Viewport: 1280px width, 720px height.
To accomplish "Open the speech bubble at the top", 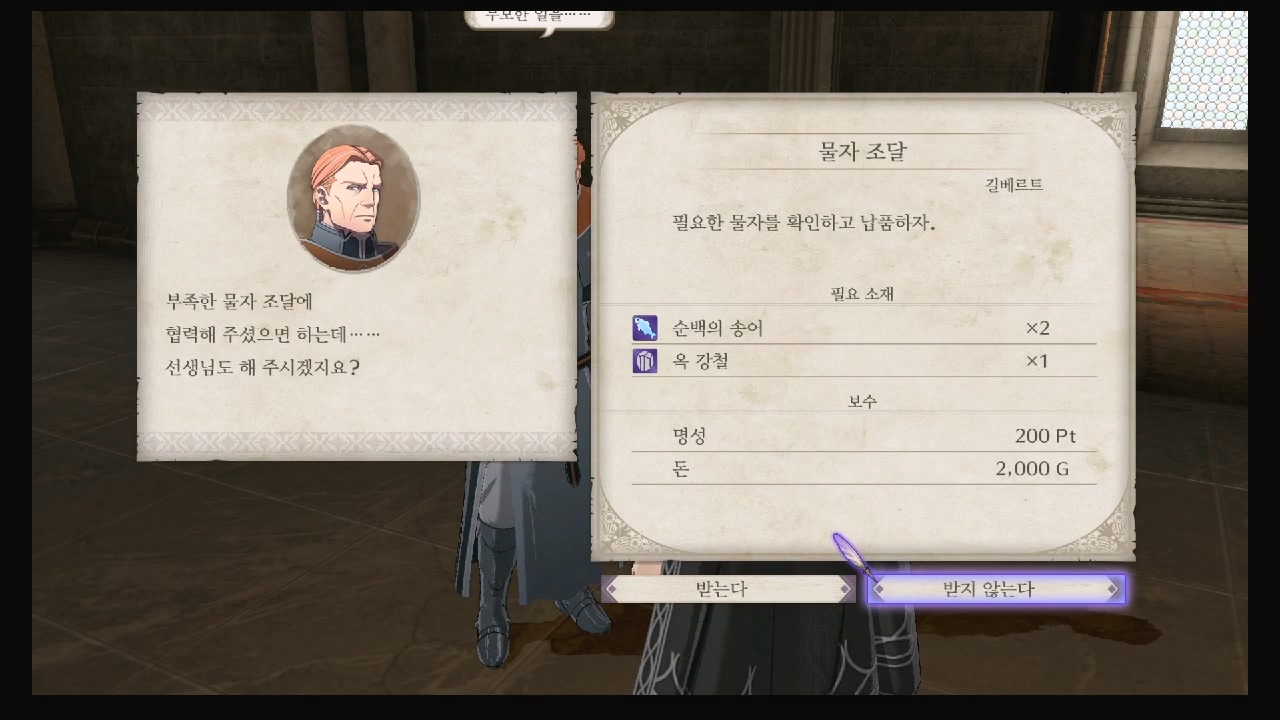I will (x=540, y=16).
